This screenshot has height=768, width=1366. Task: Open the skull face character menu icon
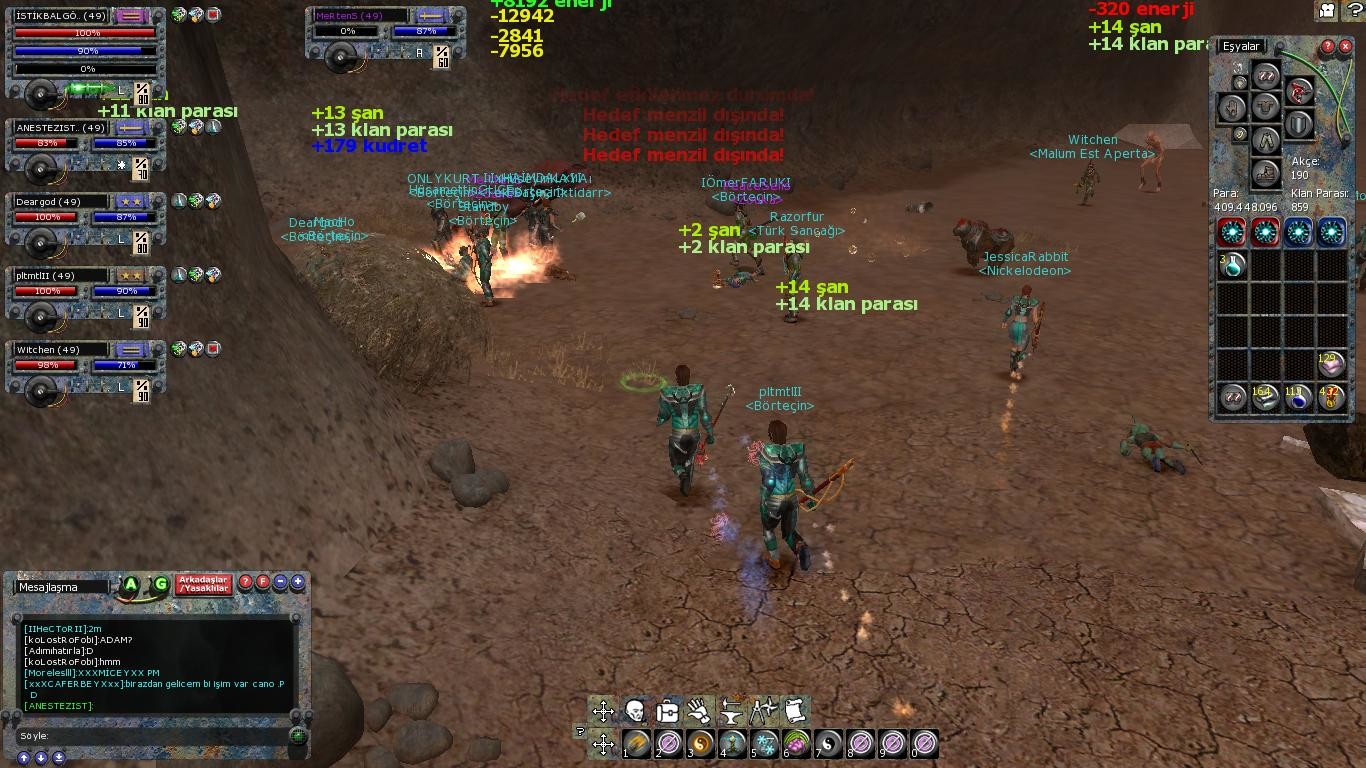coord(635,711)
